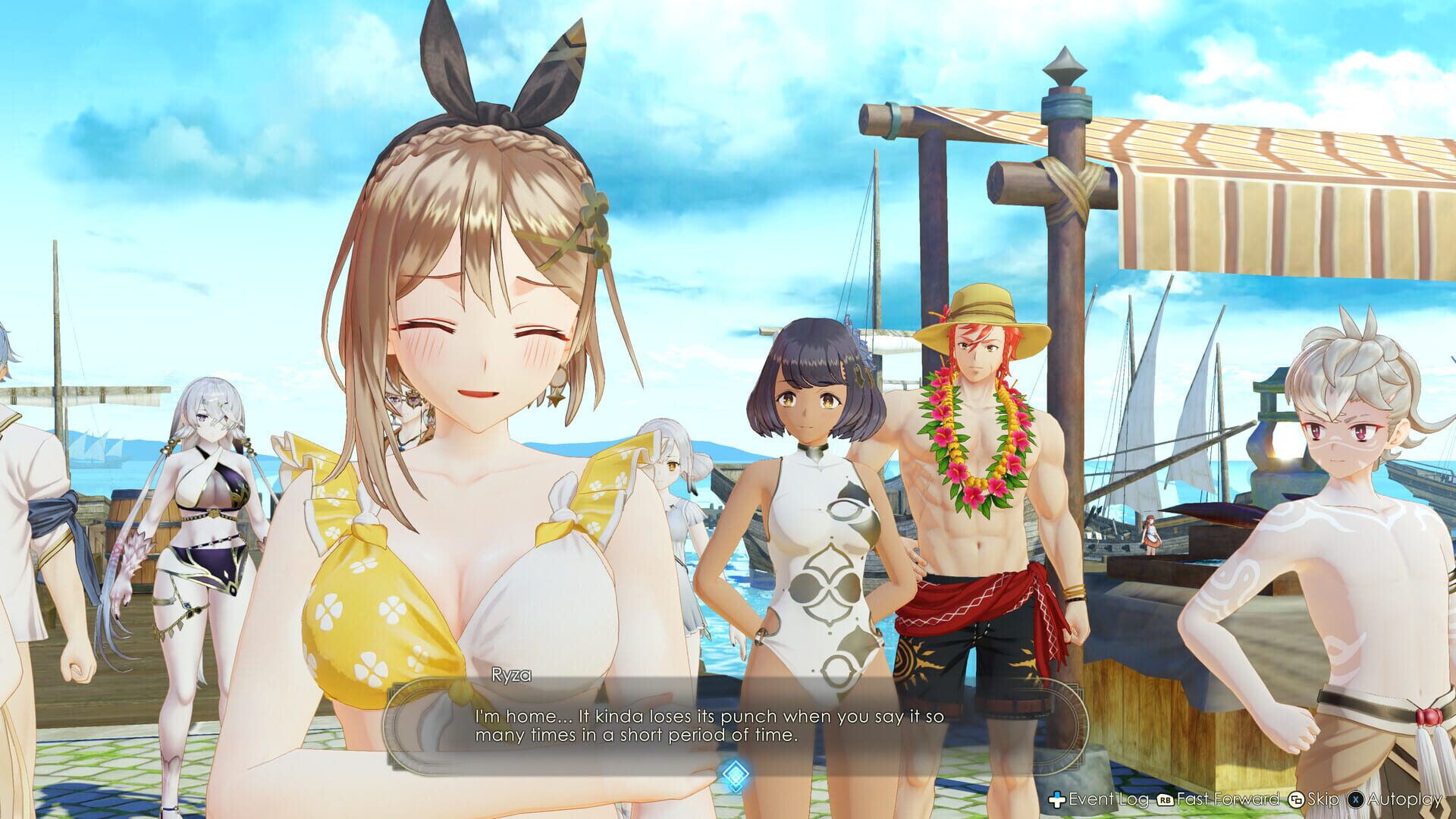Screen dimensions: 1456x819
Task: Click the Skip dialogue icon
Action: tap(1298, 799)
